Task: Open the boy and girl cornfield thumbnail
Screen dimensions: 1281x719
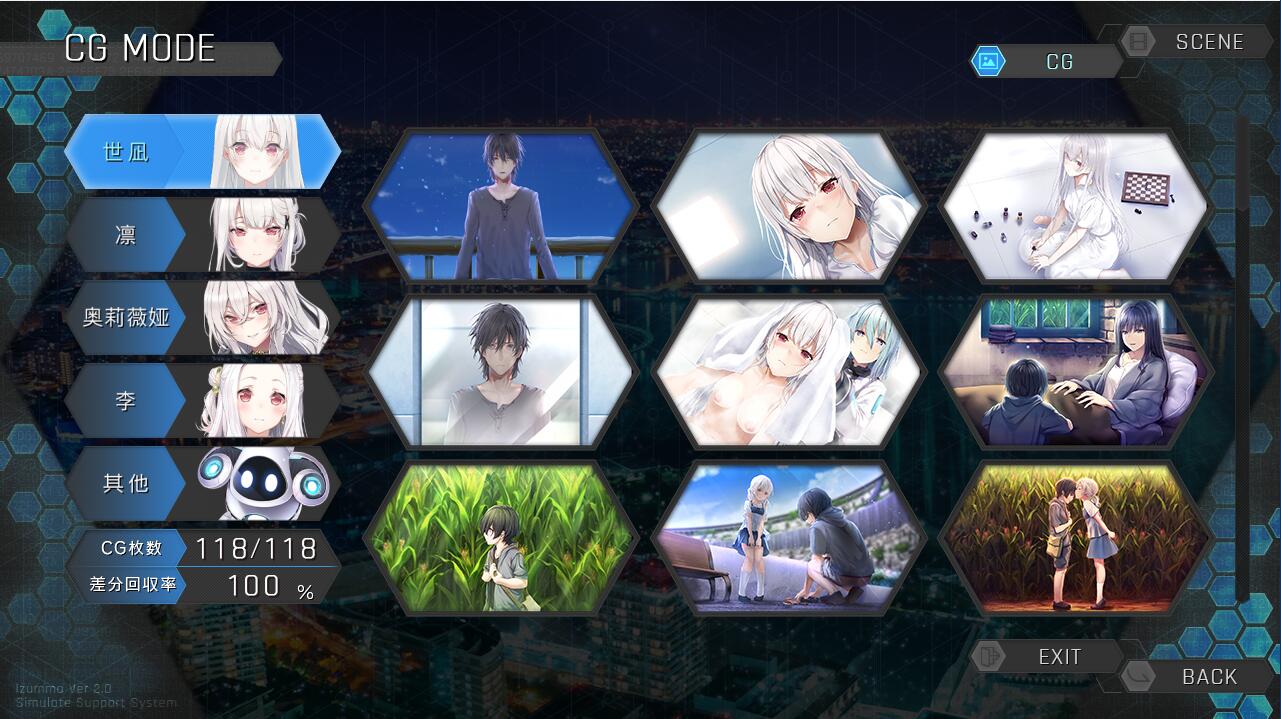Action: pyautogui.click(x=1075, y=538)
